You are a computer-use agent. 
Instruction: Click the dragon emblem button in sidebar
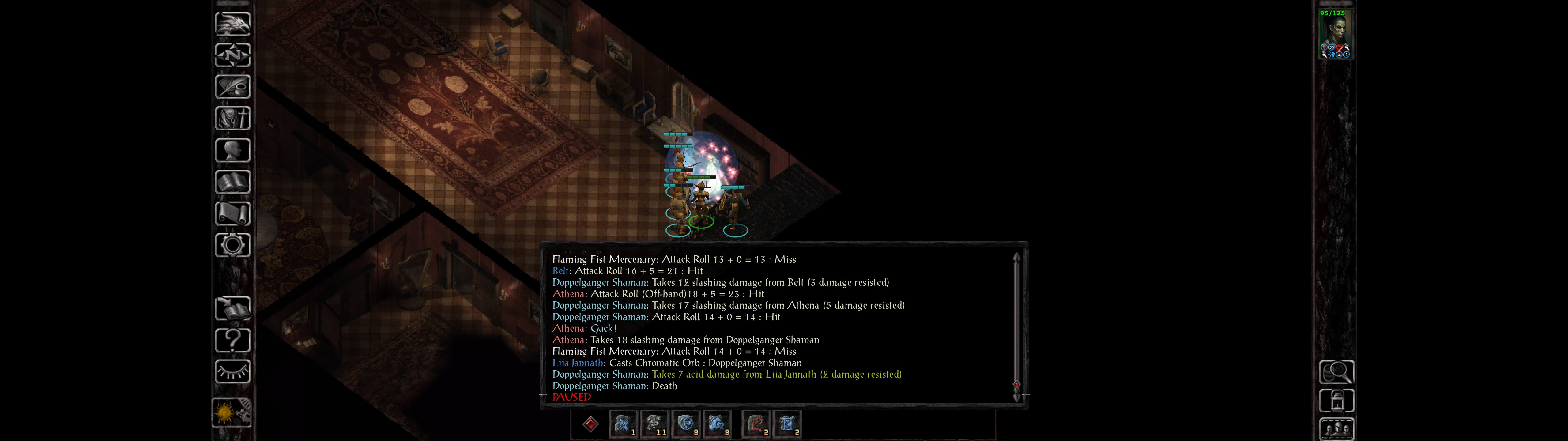click(x=232, y=24)
